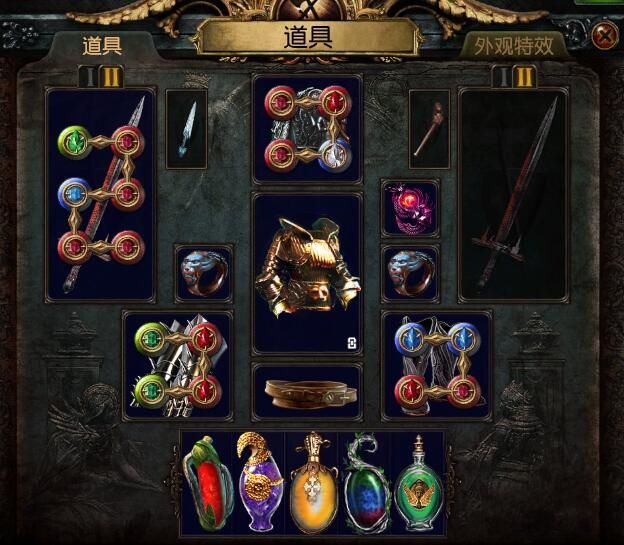The image size is (624, 545).
Task: Select the leather belt slot
Action: pyautogui.click(x=307, y=392)
